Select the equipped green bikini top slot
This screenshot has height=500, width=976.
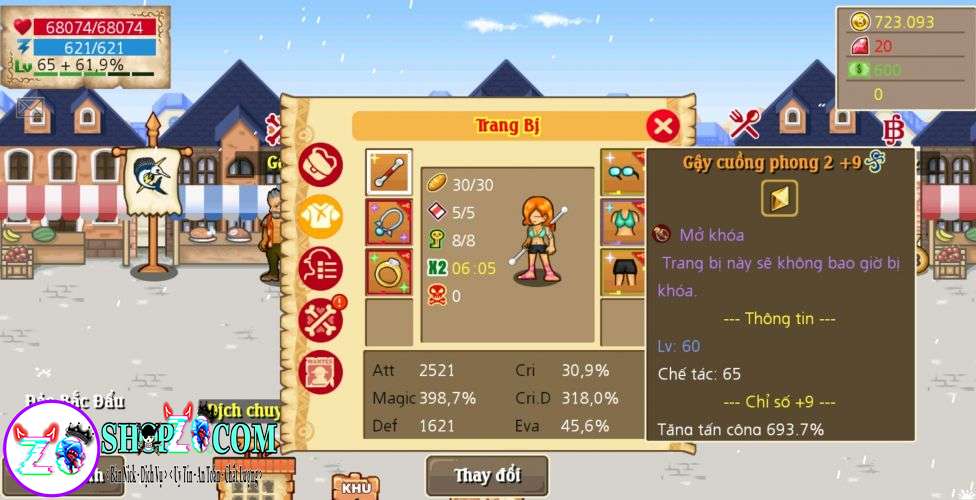click(x=622, y=222)
